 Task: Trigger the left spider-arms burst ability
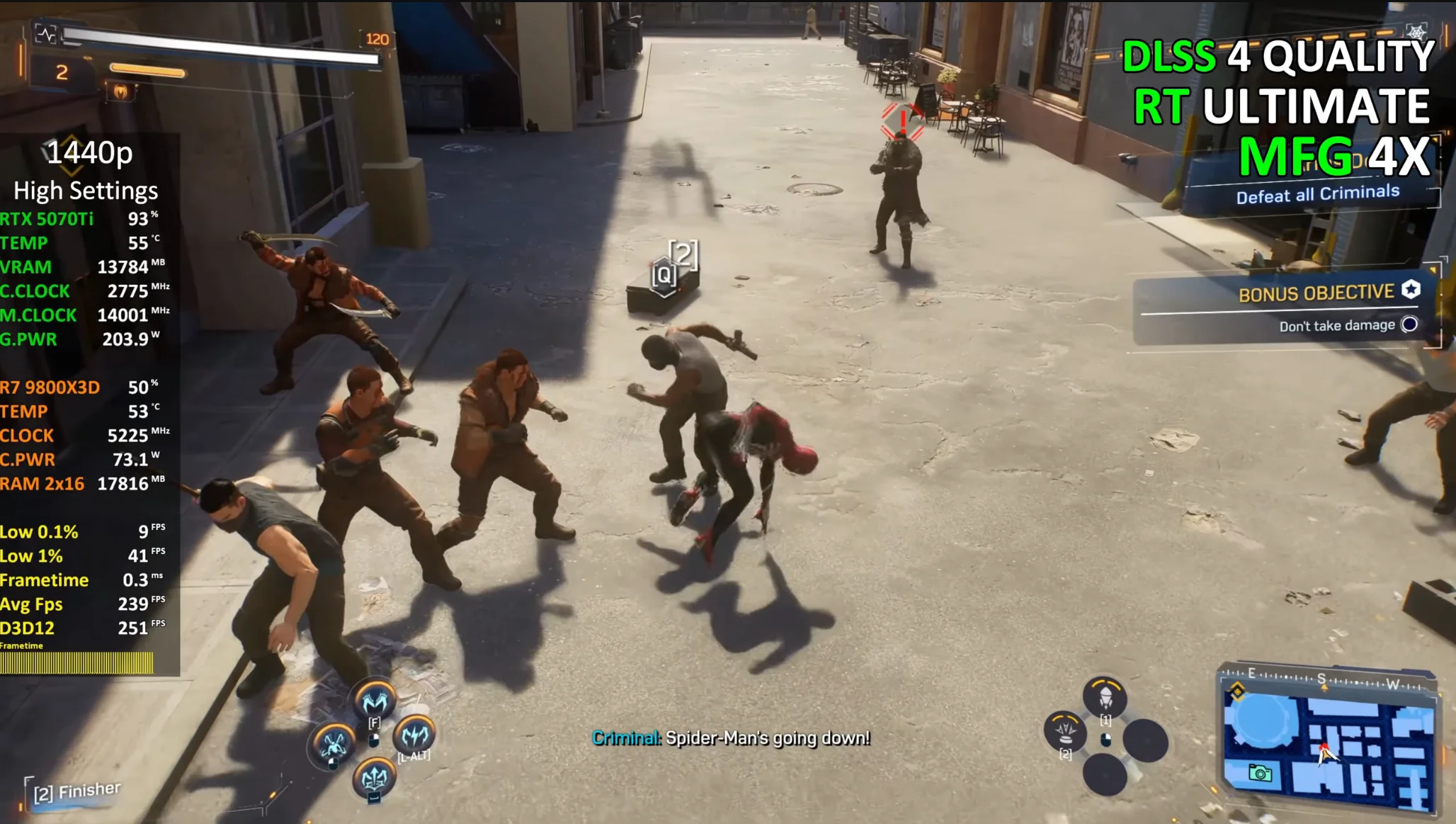(334, 744)
